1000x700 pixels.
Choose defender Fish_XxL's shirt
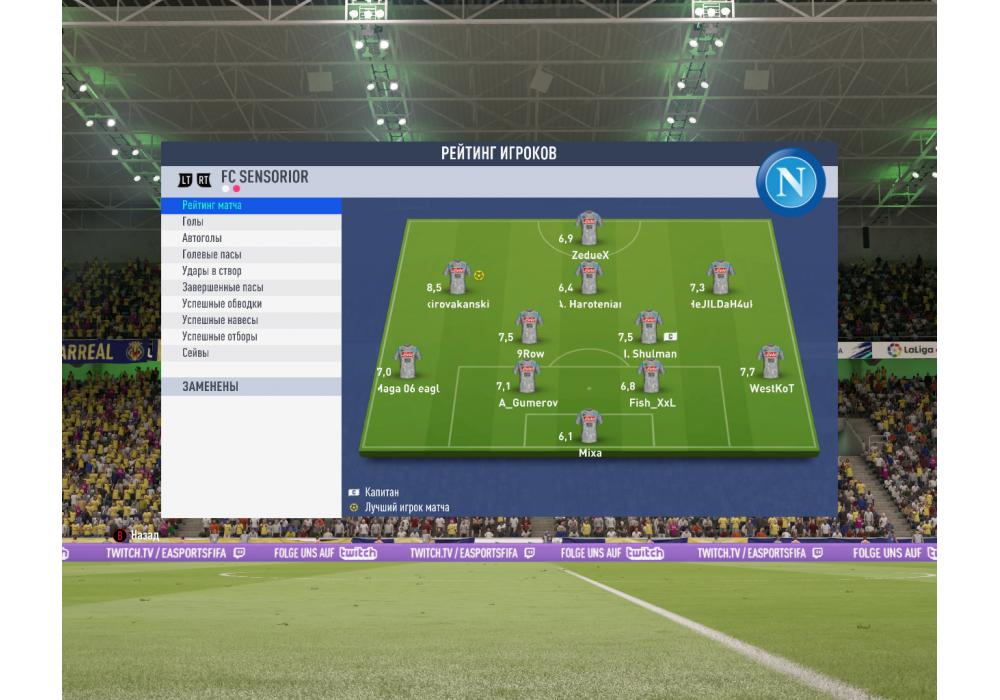pos(651,377)
